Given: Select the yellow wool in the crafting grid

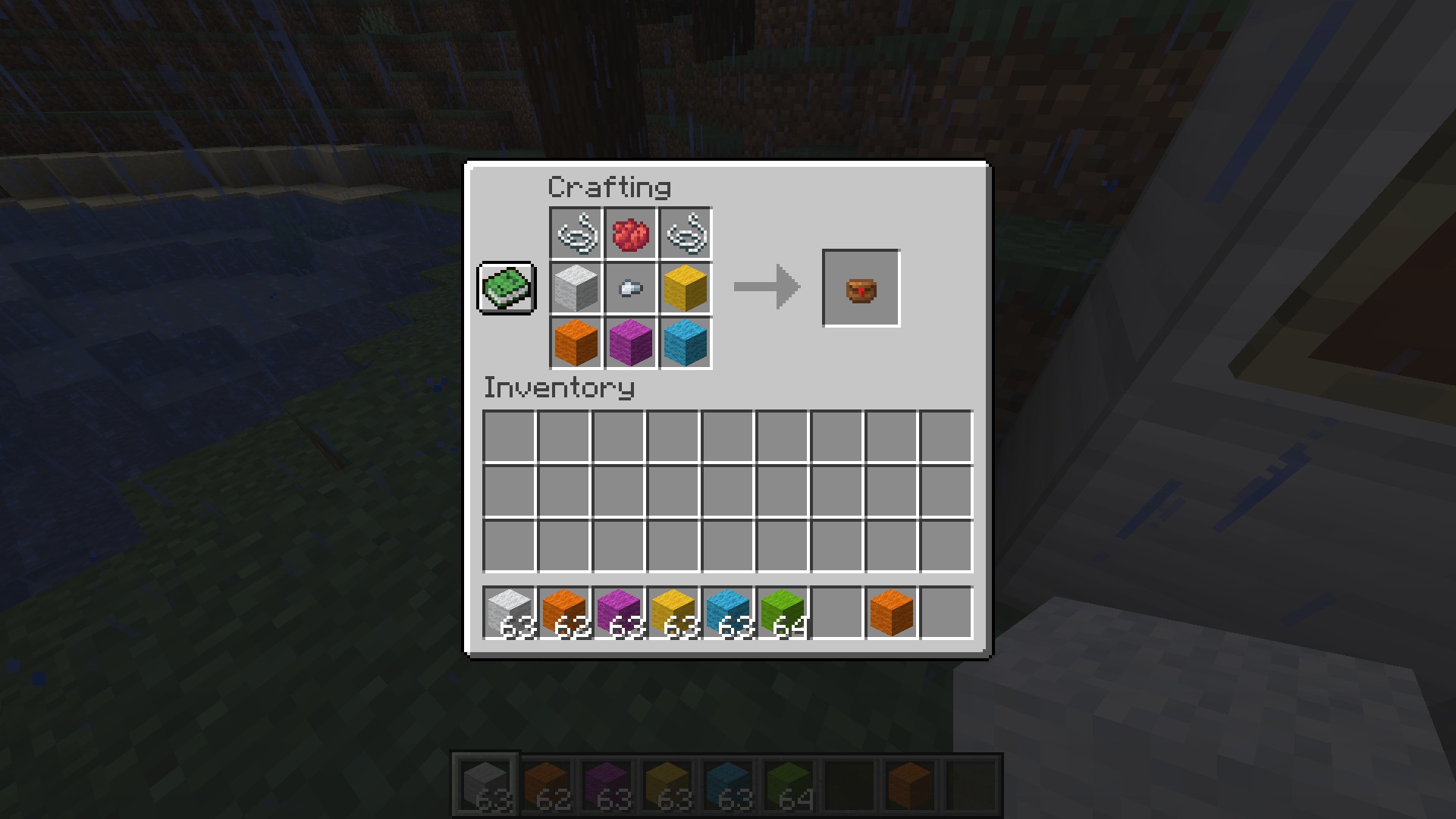Looking at the screenshot, I should 686,289.
